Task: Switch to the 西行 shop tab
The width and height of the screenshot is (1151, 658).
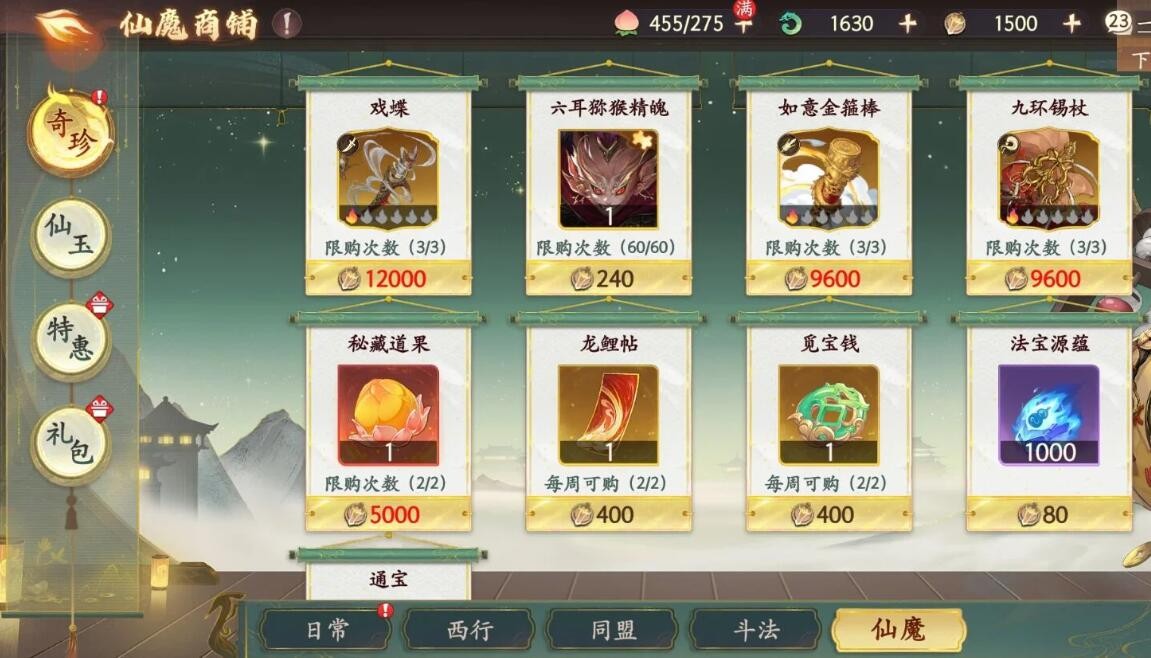Action: tap(469, 630)
